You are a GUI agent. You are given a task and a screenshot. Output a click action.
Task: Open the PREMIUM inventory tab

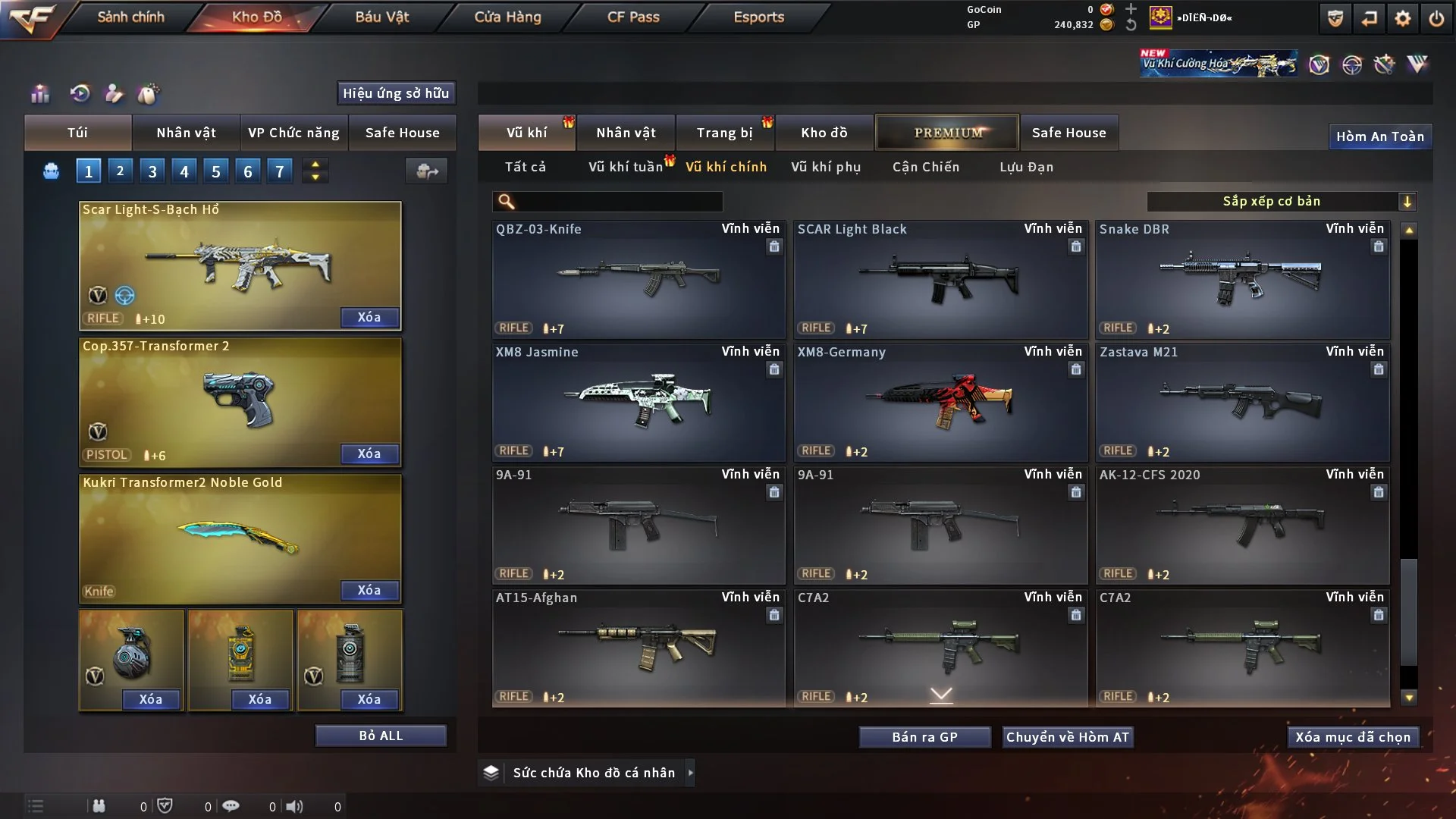[947, 133]
